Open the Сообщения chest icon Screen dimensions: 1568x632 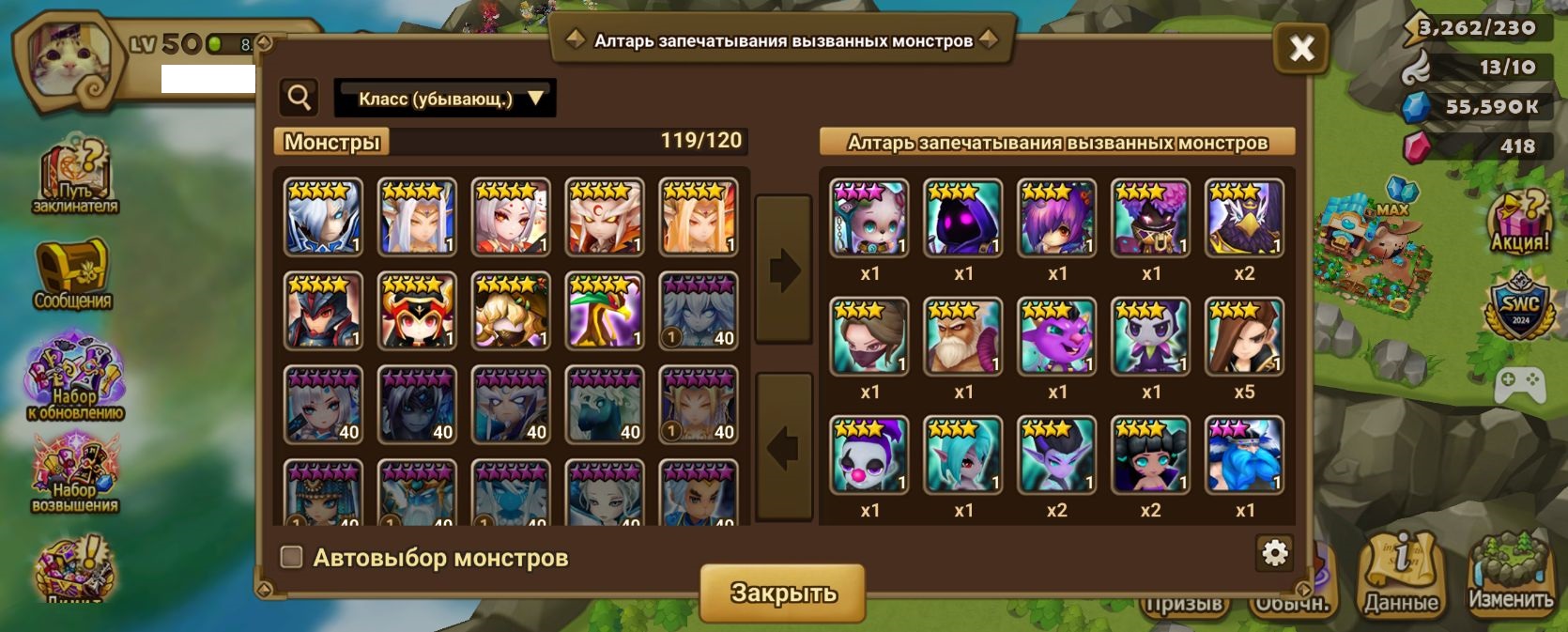73,274
